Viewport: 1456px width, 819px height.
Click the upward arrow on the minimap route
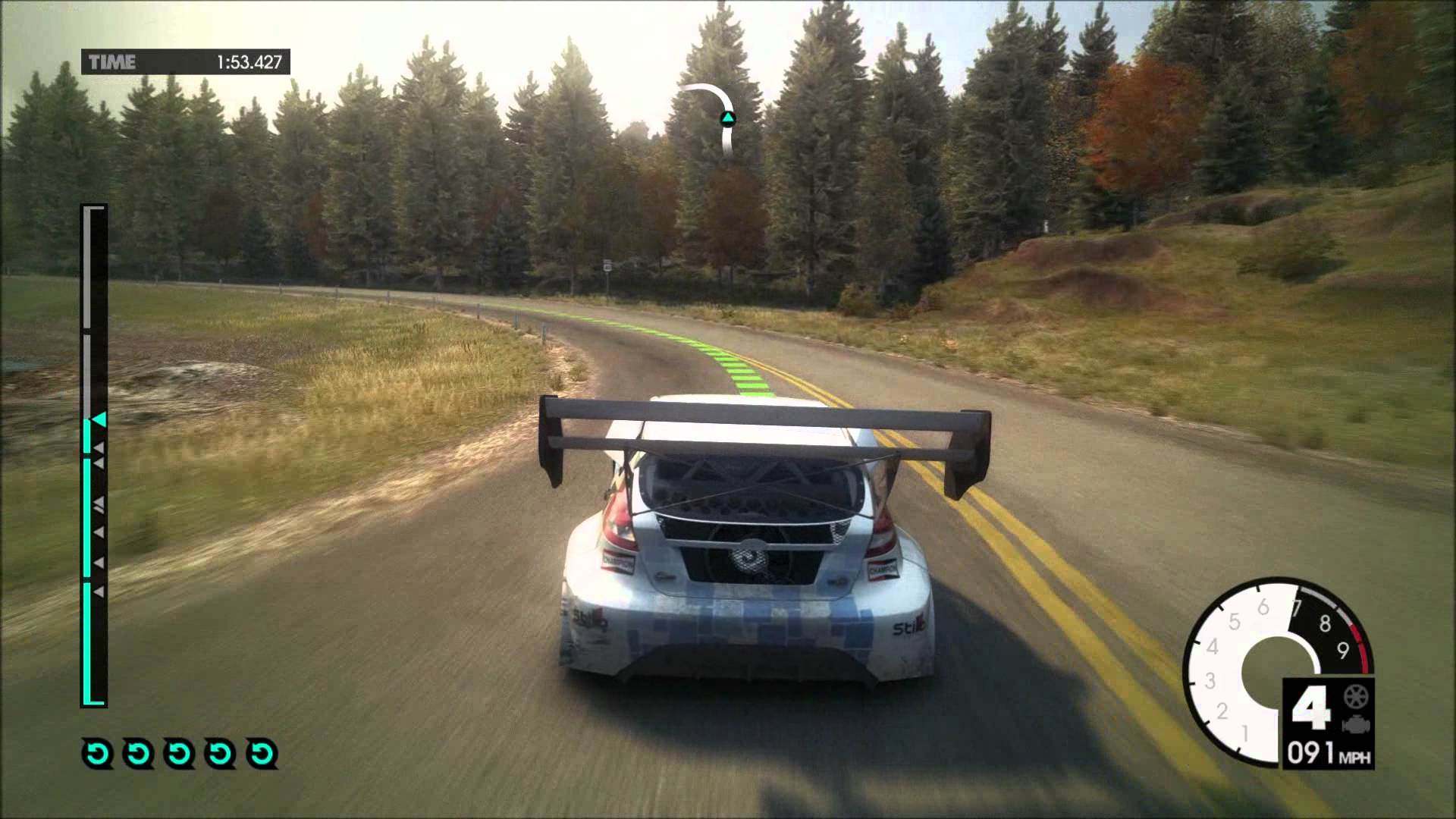pos(726,118)
